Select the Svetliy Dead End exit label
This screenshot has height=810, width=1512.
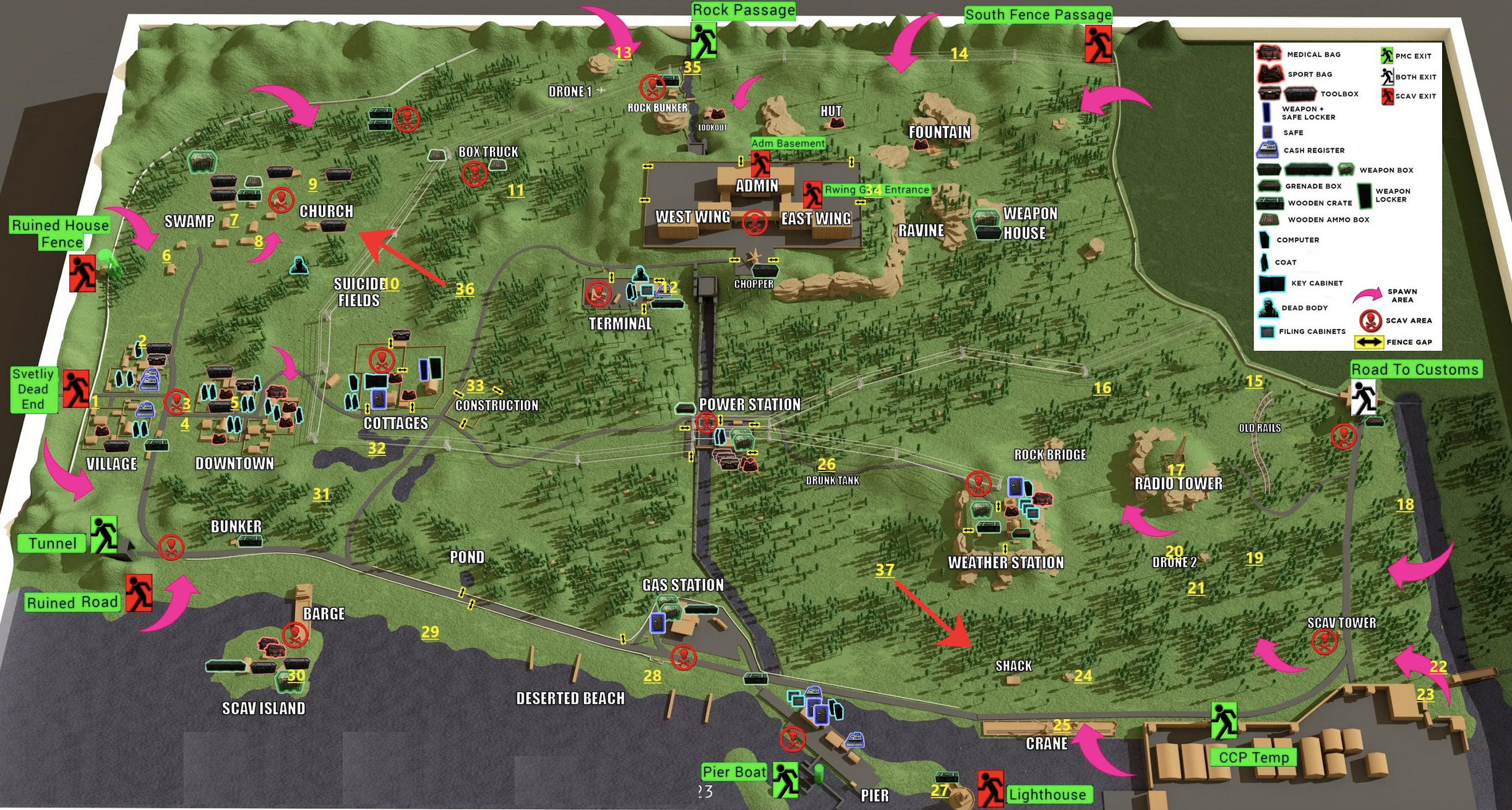point(33,389)
